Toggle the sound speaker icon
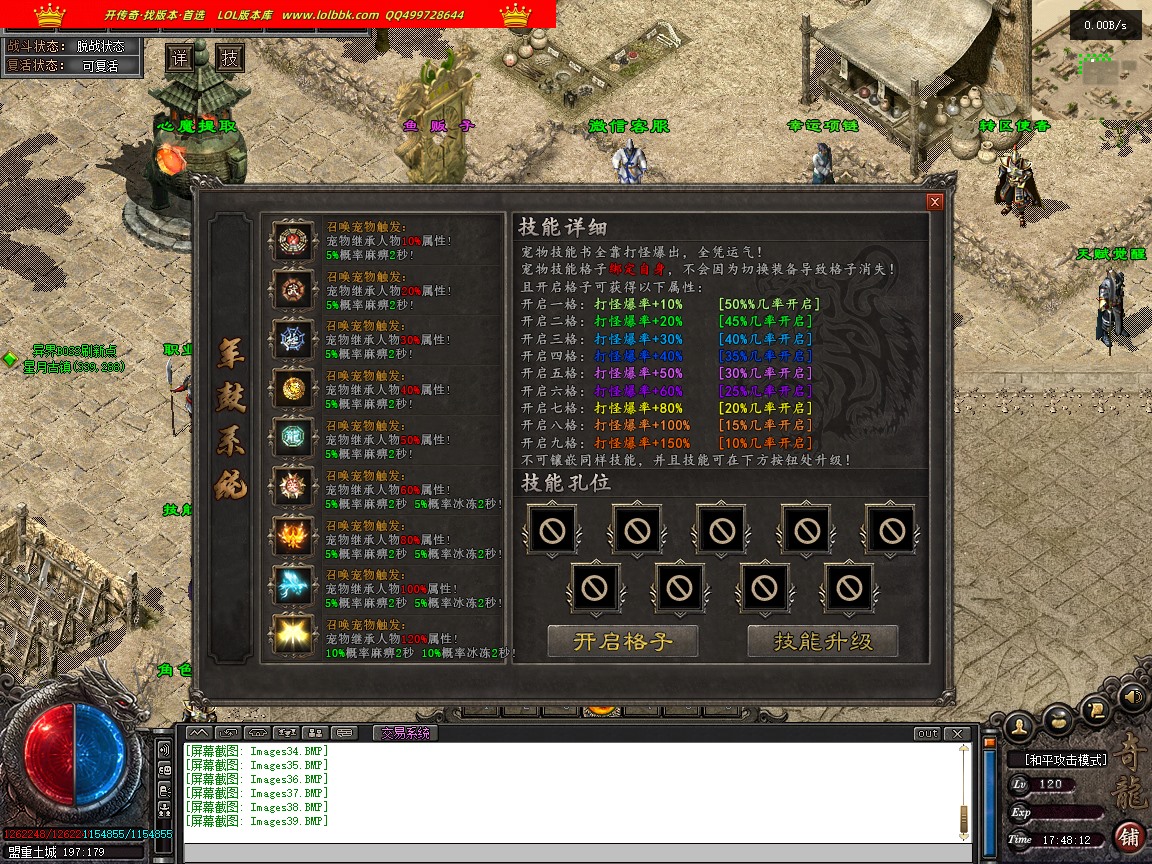This screenshot has height=864, width=1152. click(x=1132, y=695)
